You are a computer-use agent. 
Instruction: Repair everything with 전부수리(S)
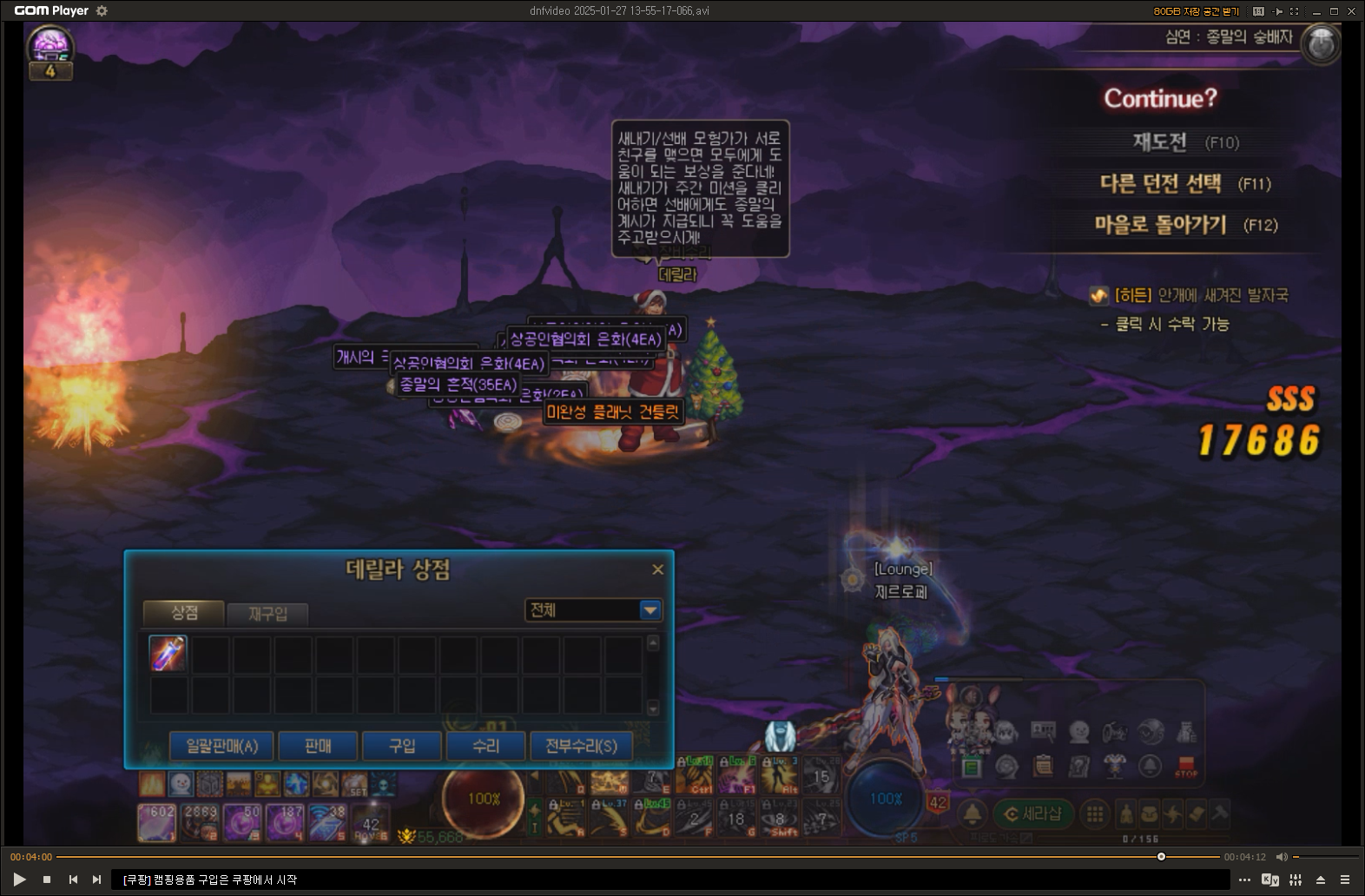pos(581,746)
